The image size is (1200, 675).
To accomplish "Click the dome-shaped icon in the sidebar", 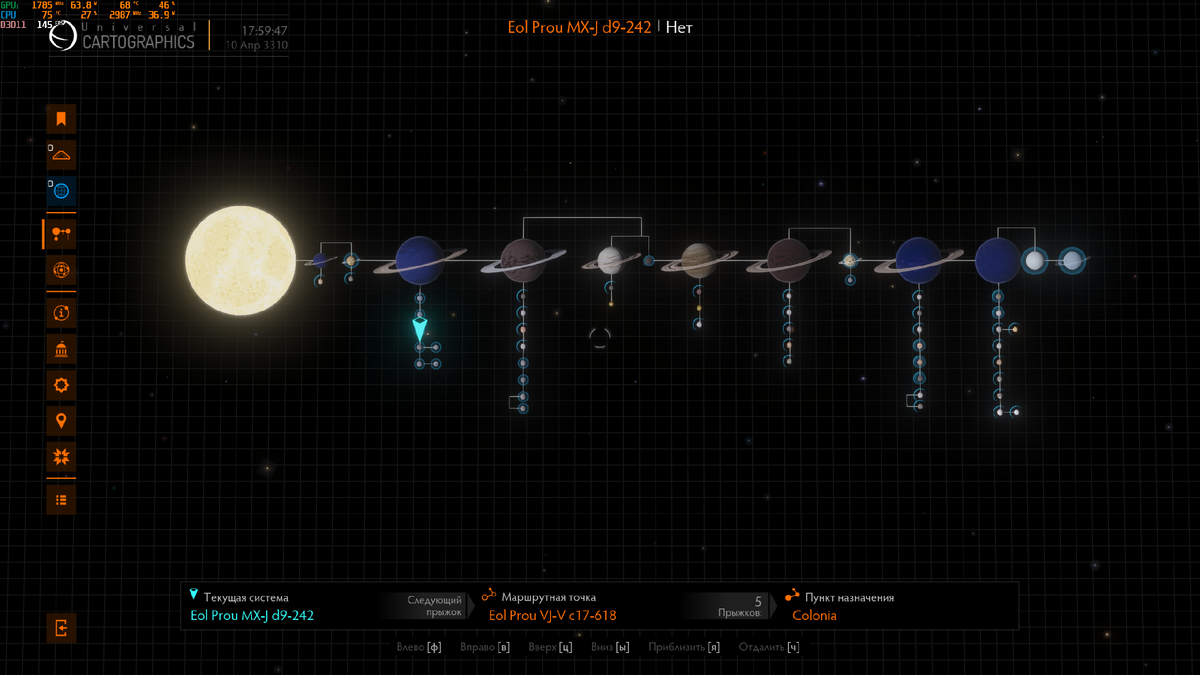I will pyautogui.click(x=61, y=155).
